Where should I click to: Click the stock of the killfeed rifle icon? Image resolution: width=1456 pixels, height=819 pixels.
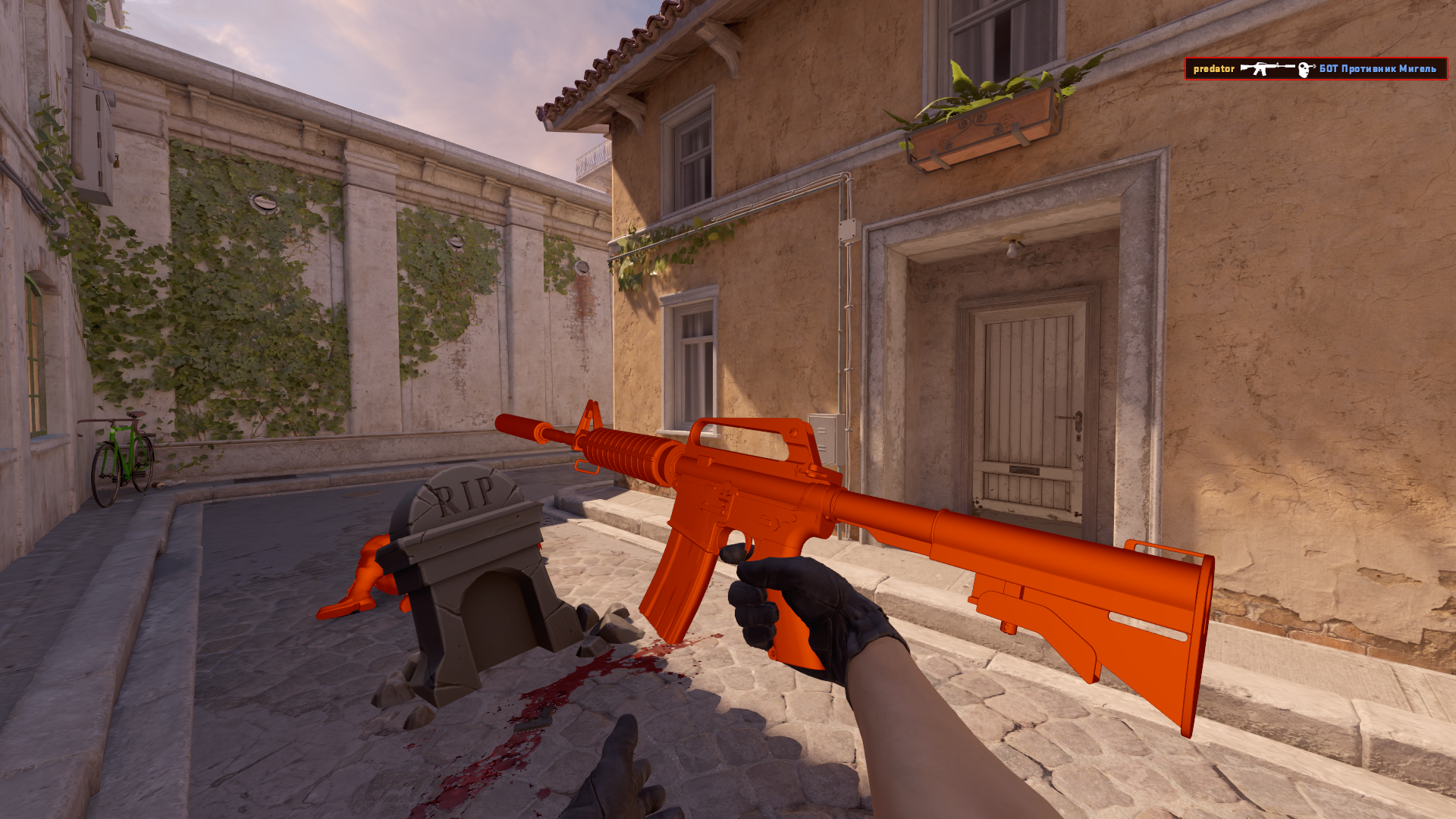click(x=1244, y=67)
